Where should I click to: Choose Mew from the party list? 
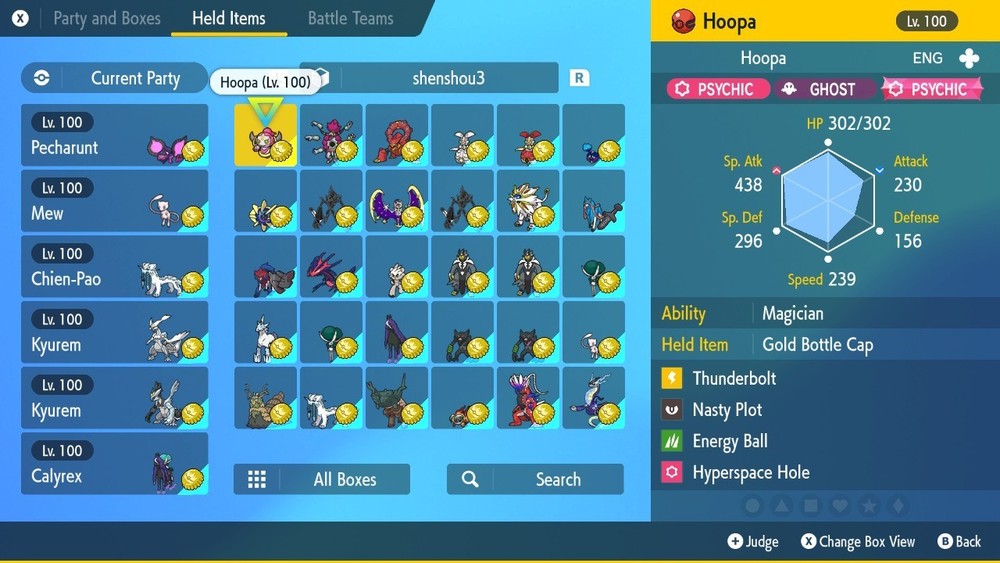(115, 201)
